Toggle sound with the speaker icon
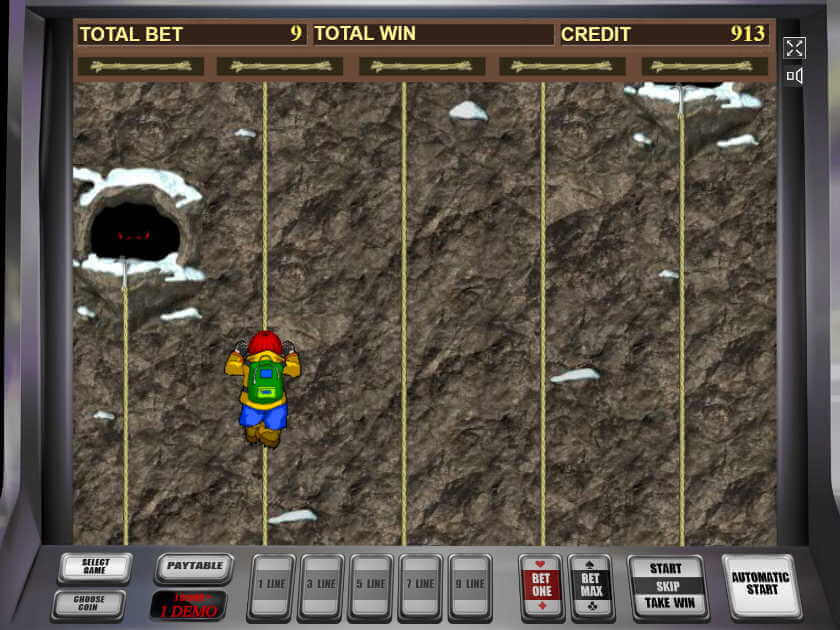This screenshot has height=630, width=840. 794,76
